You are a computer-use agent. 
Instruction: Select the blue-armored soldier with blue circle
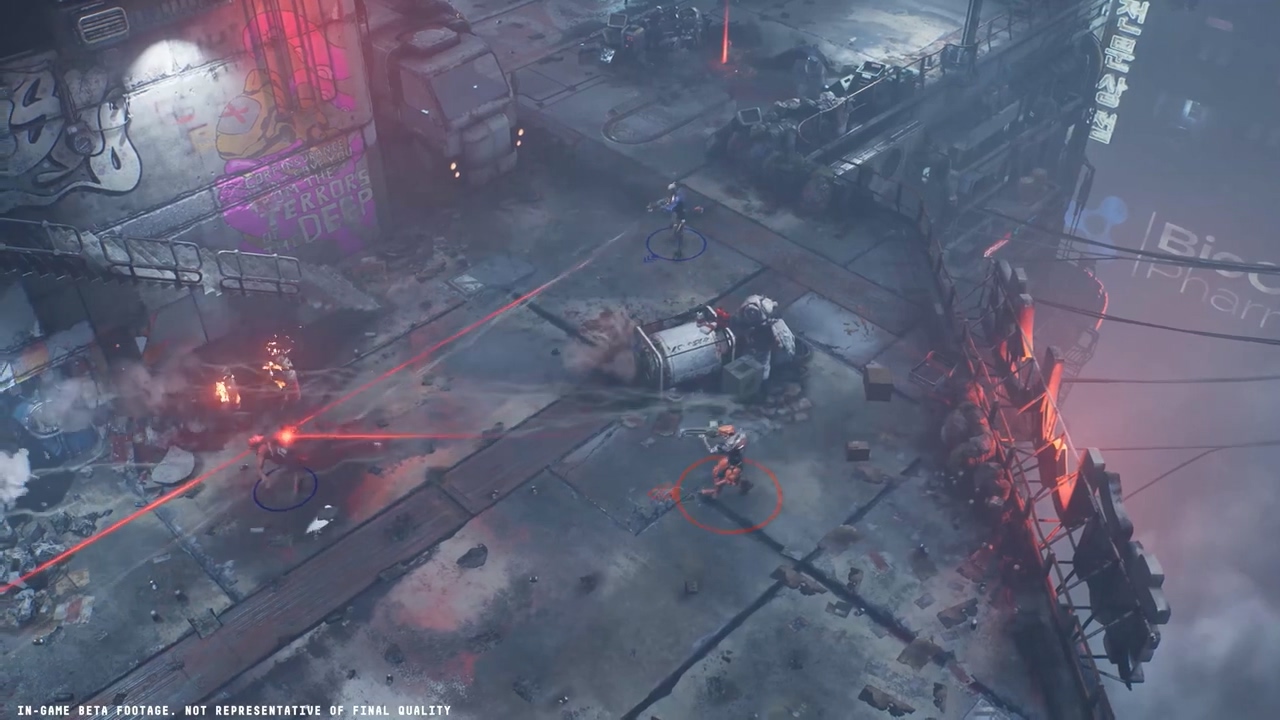pyautogui.click(x=675, y=216)
